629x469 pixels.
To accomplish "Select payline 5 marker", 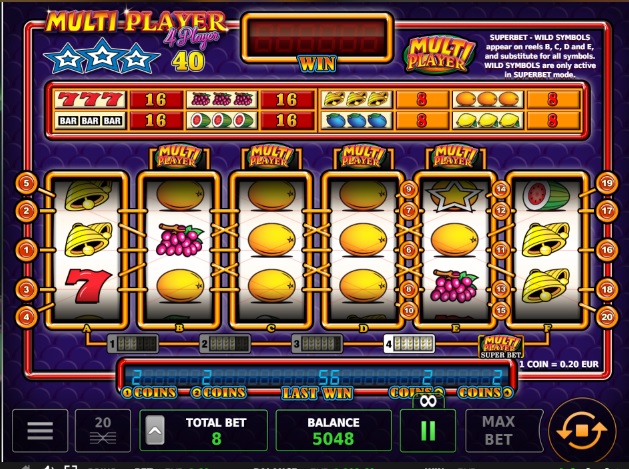I will 27,183.
